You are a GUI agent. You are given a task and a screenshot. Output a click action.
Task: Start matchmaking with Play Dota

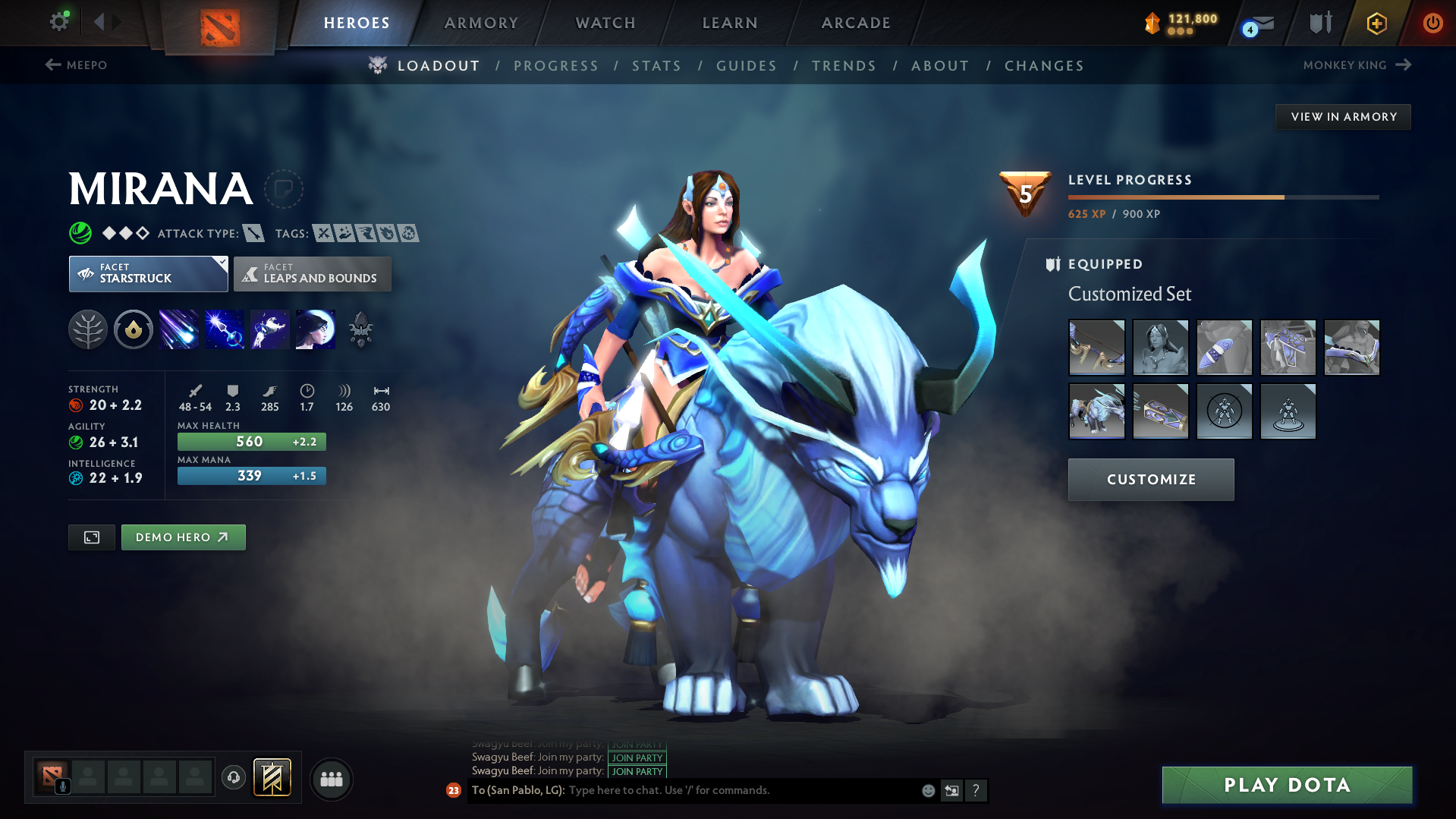pos(1287,785)
